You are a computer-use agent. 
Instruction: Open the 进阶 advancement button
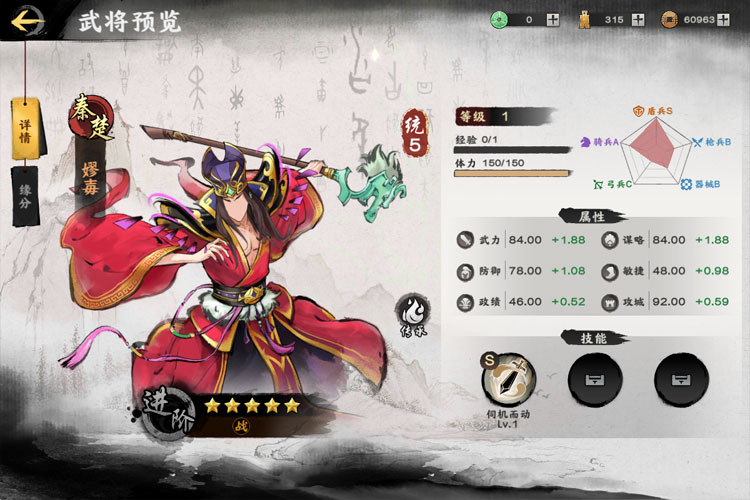click(165, 413)
